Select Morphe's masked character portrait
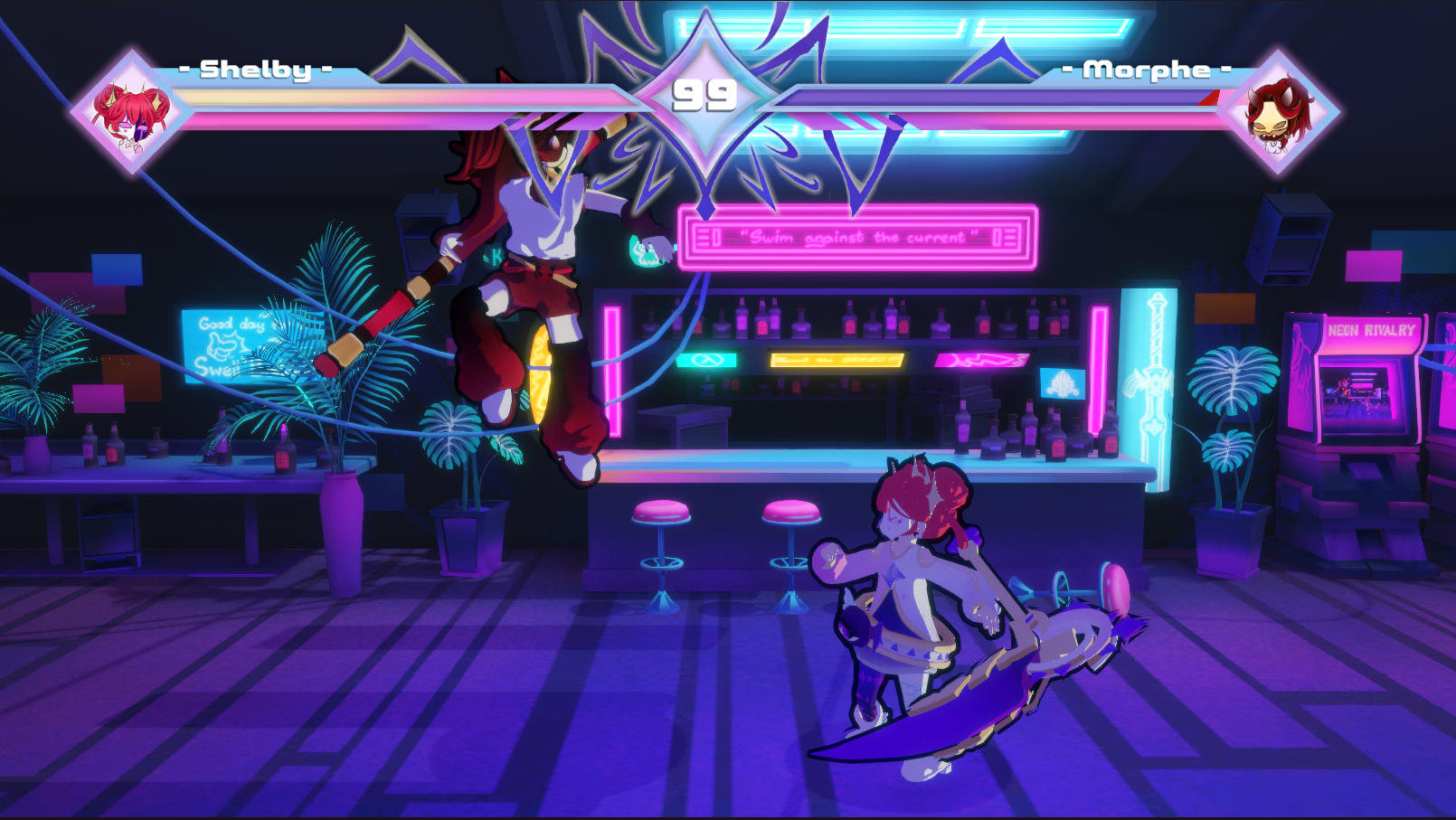This screenshot has width=1456, height=820. click(x=1278, y=113)
